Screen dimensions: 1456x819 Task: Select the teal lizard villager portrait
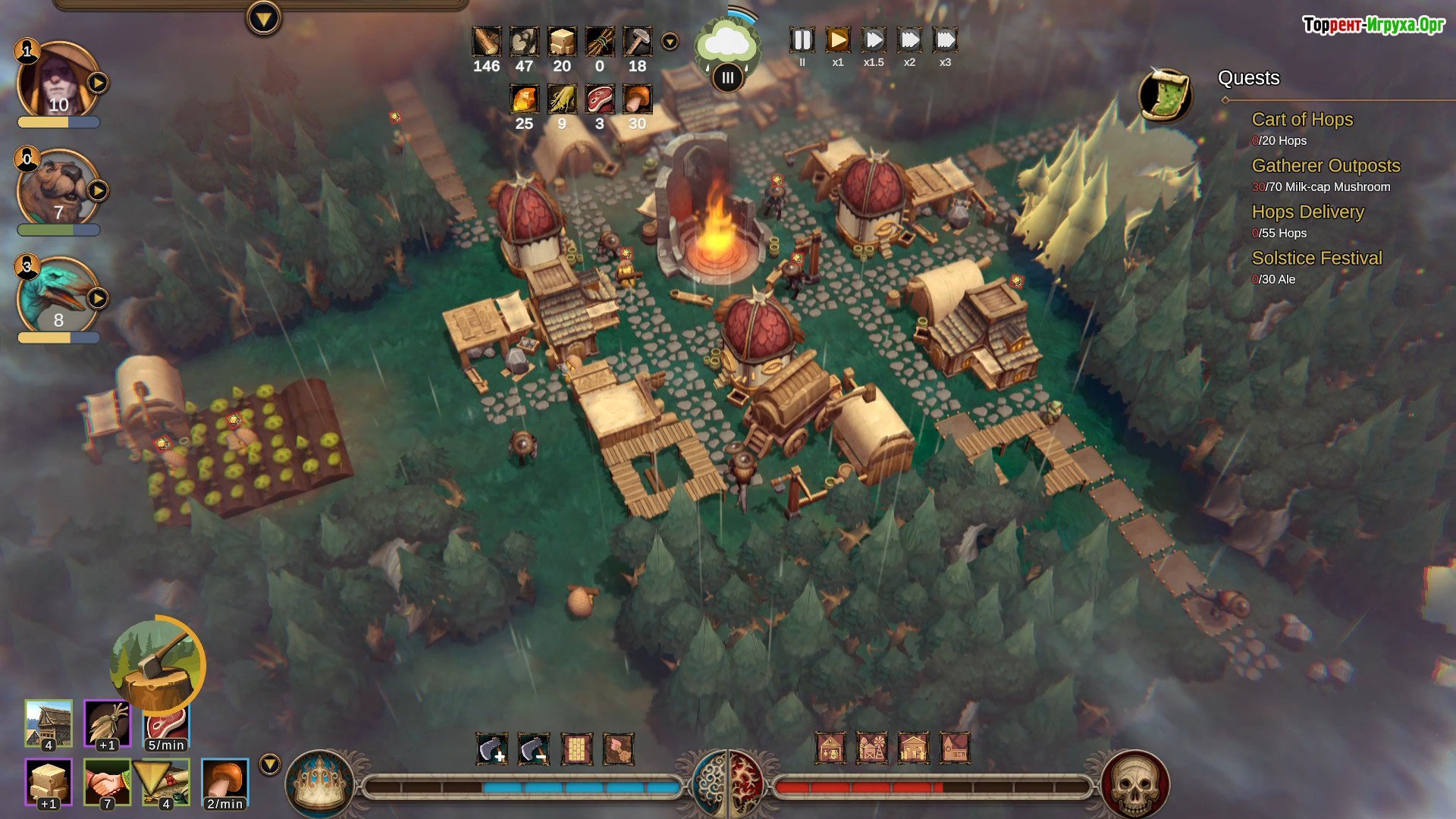coord(58,297)
